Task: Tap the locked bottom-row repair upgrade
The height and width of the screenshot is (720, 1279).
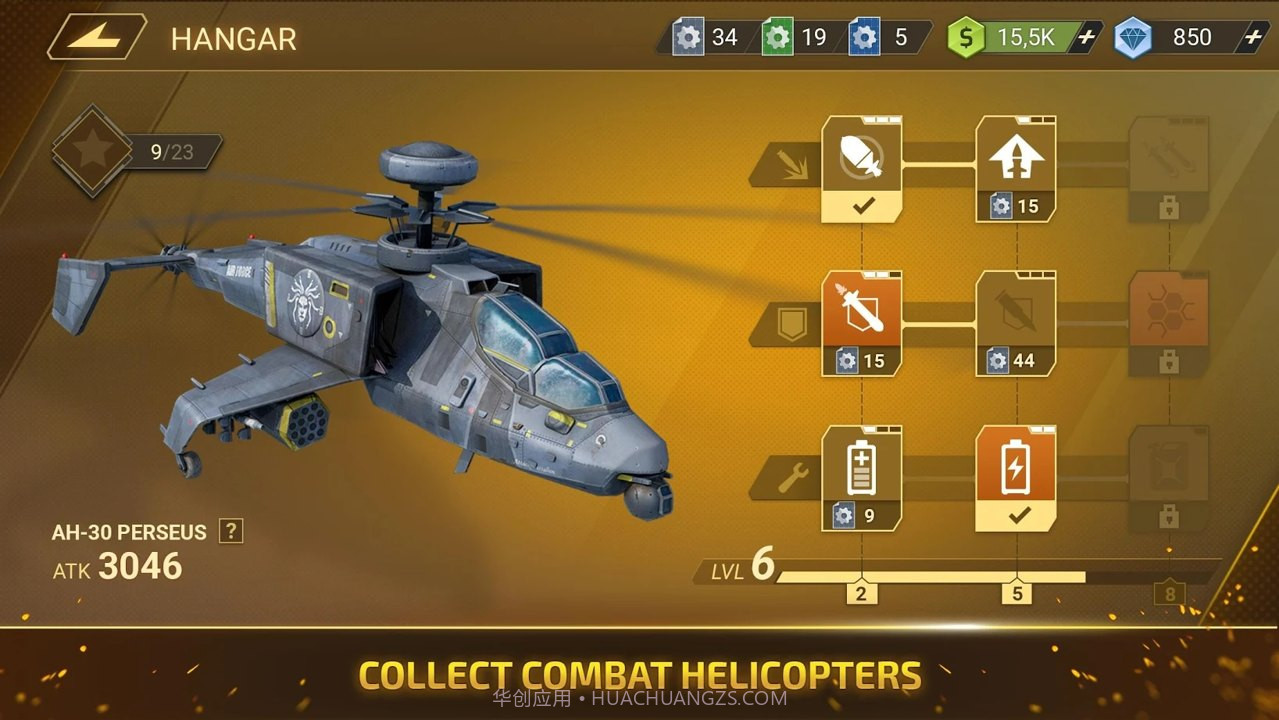Action: [x=1169, y=477]
